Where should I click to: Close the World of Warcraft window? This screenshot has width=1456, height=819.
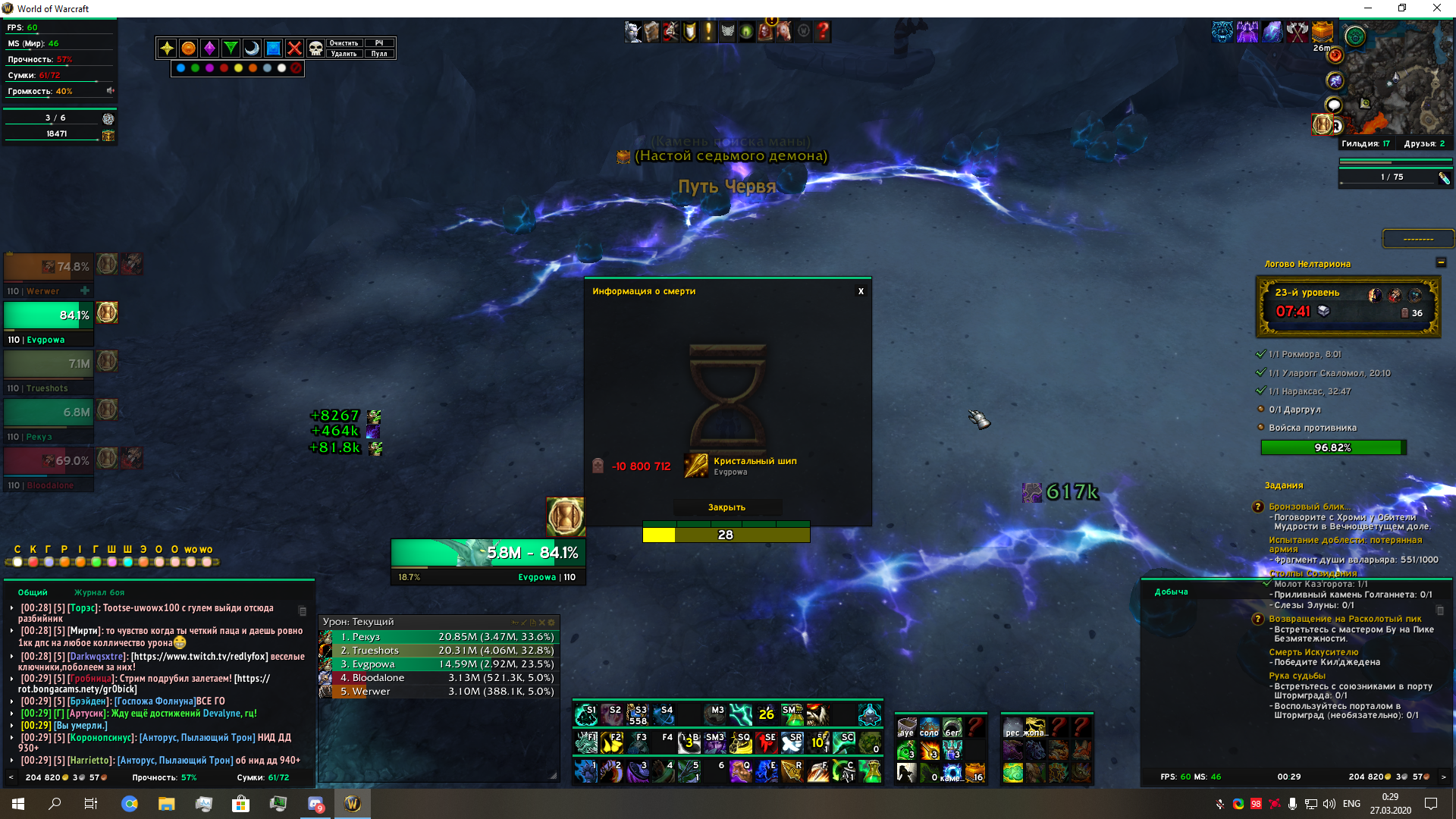click(x=1436, y=8)
